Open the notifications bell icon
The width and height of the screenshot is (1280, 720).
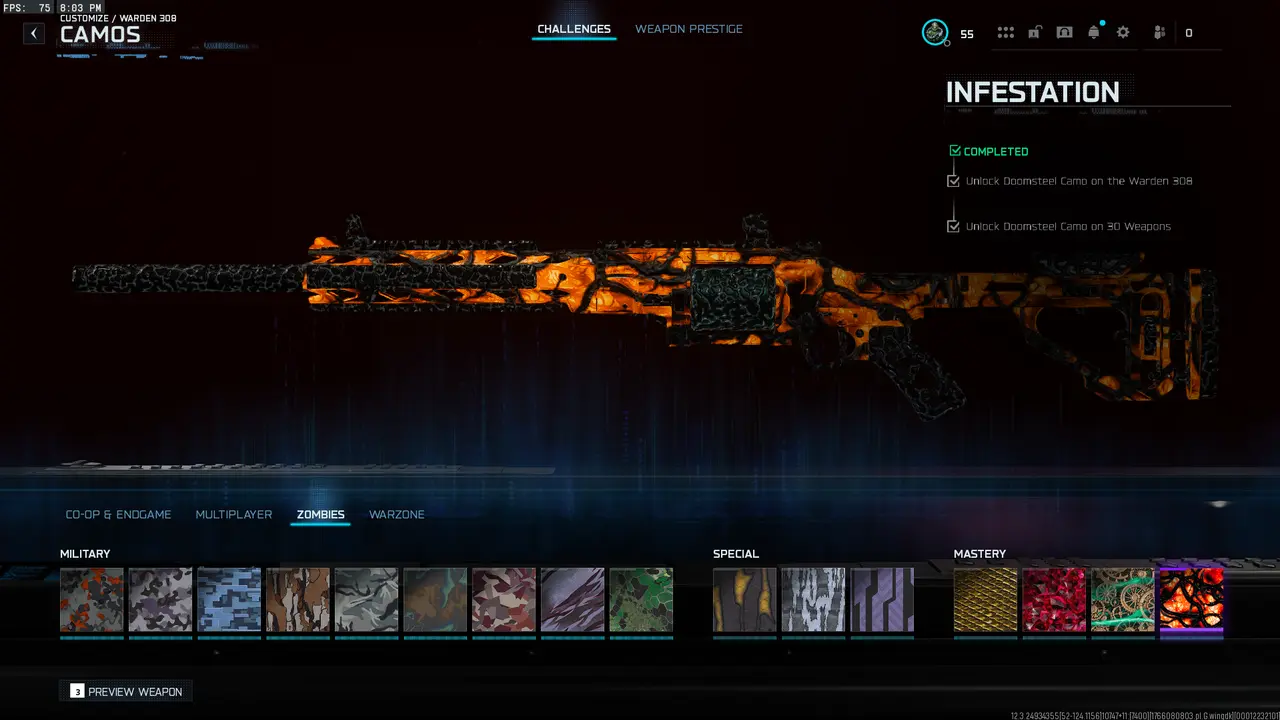pos(1093,31)
